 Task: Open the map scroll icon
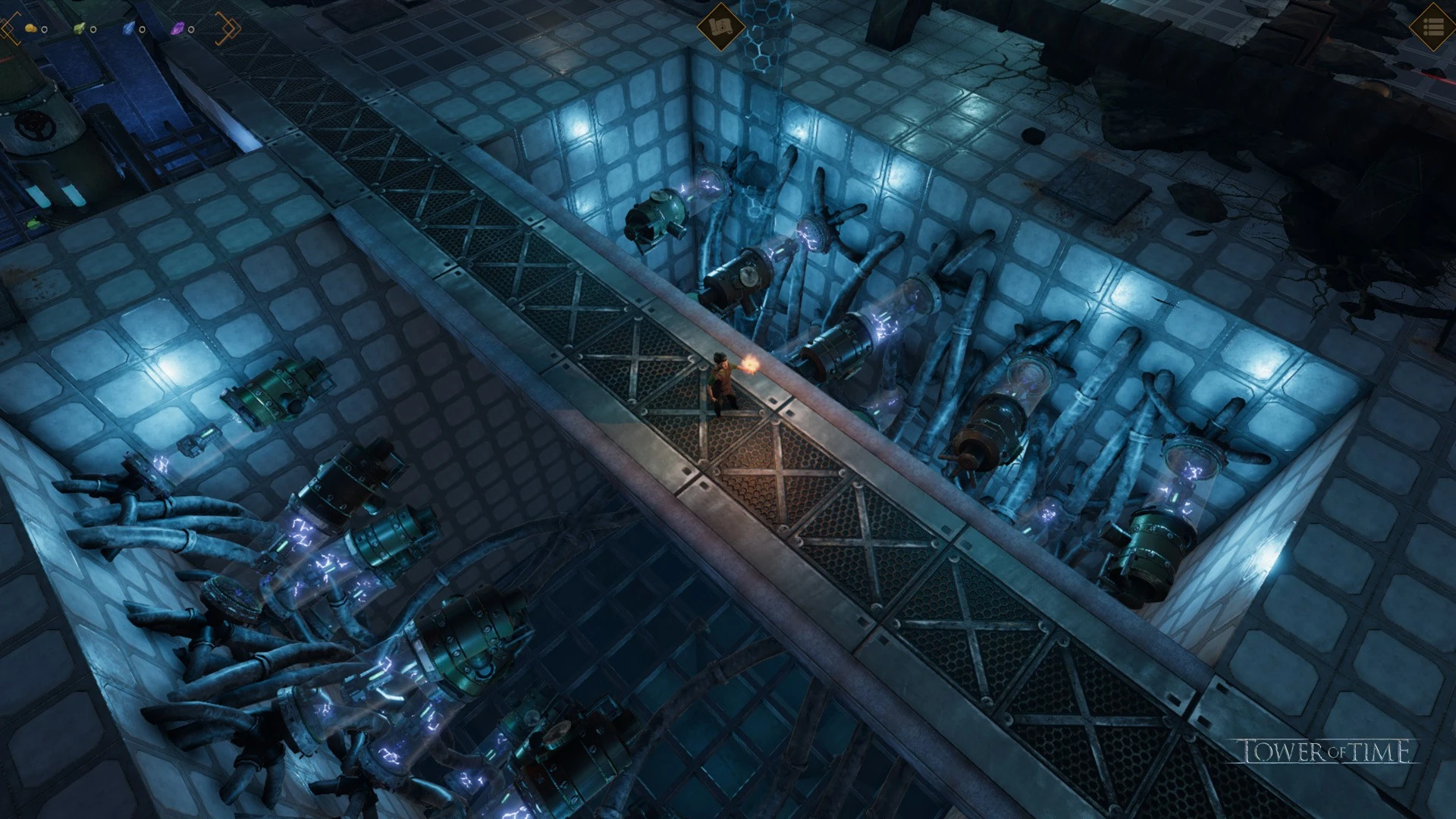[720, 27]
